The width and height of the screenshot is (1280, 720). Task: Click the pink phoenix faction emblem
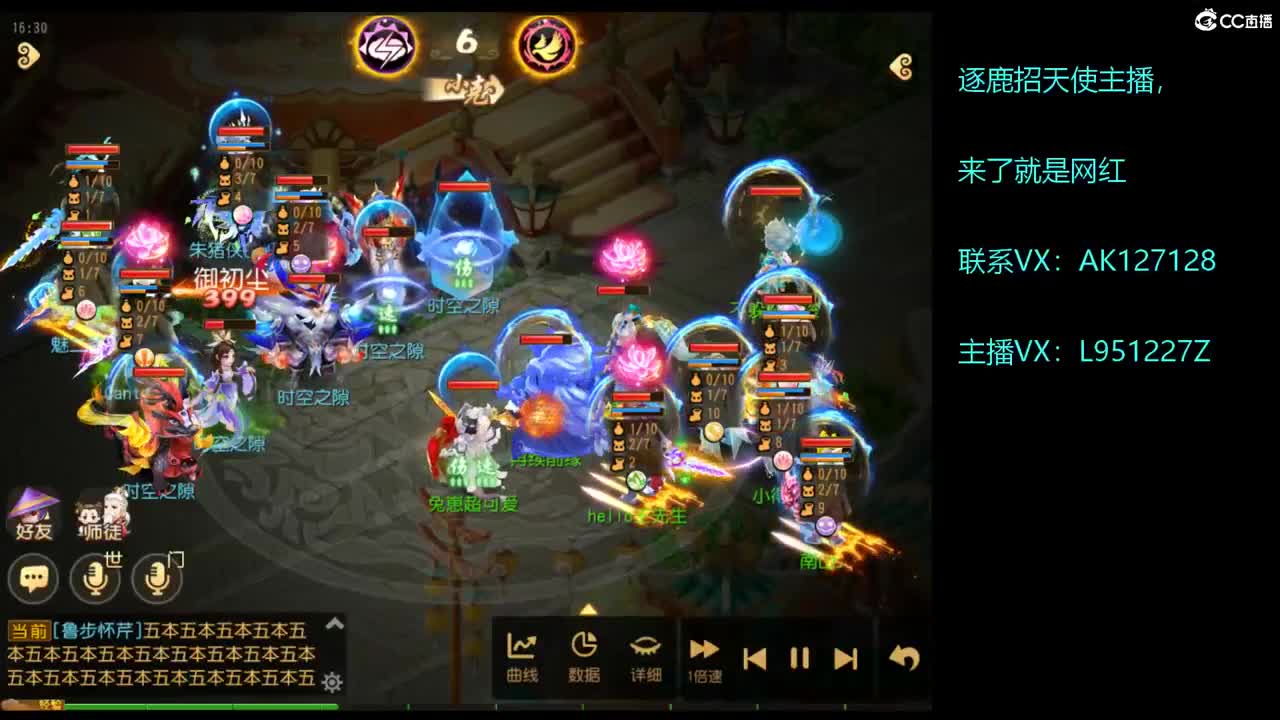click(545, 45)
